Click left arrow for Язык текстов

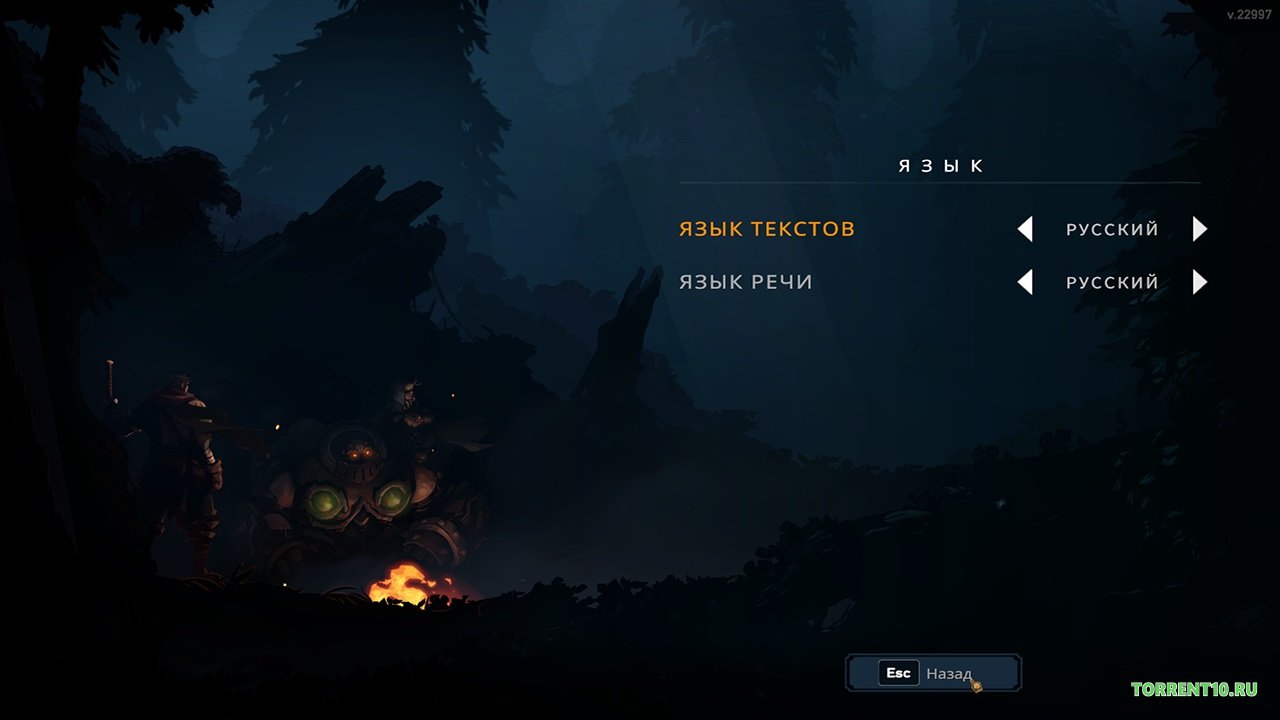pos(1025,229)
